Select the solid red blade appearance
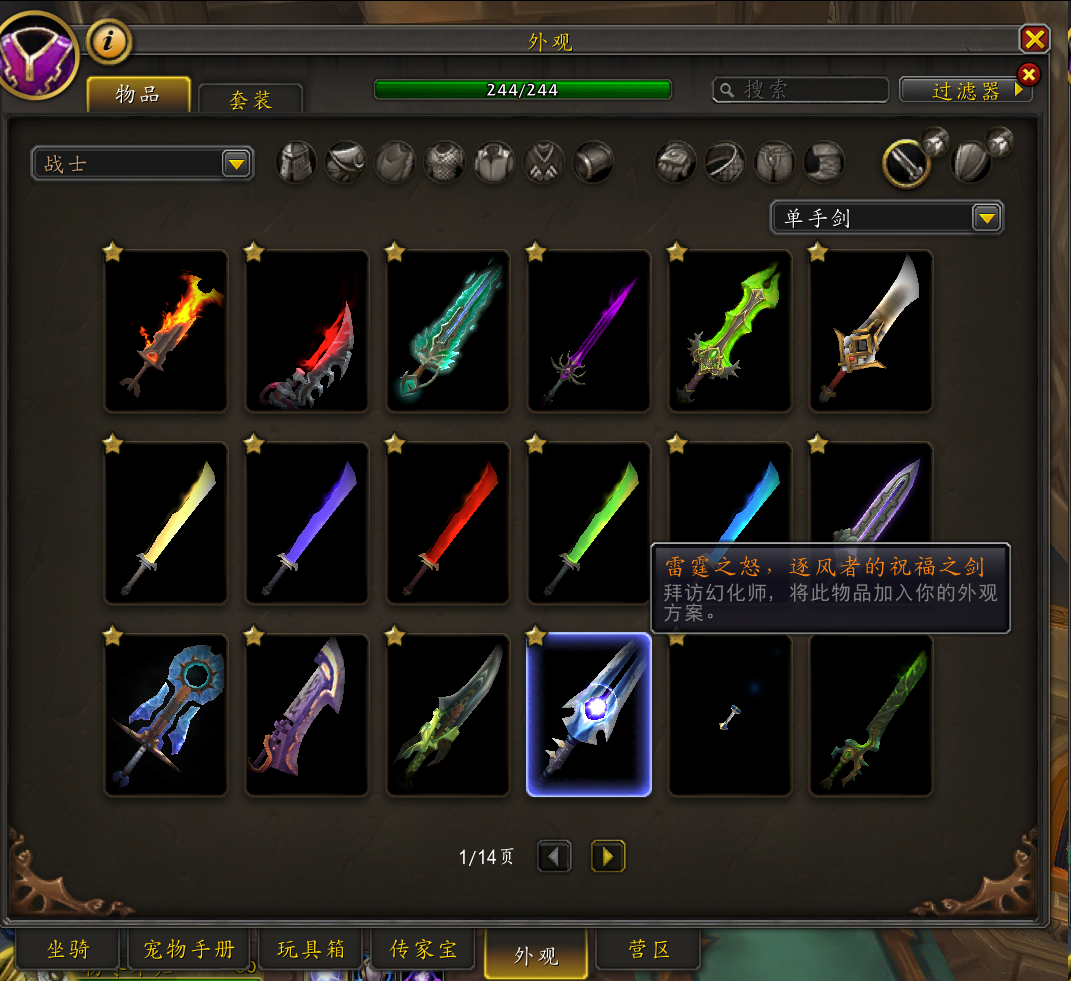Image resolution: width=1071 pixels, height=981 pixels. click(x=448, y=523)
